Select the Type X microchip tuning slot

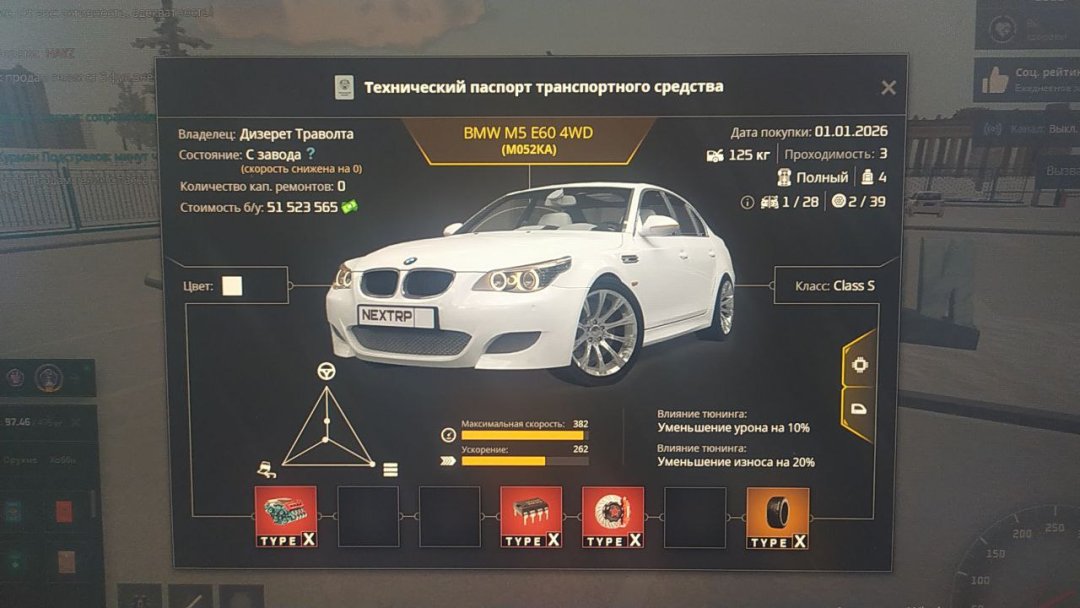point(531,516)
